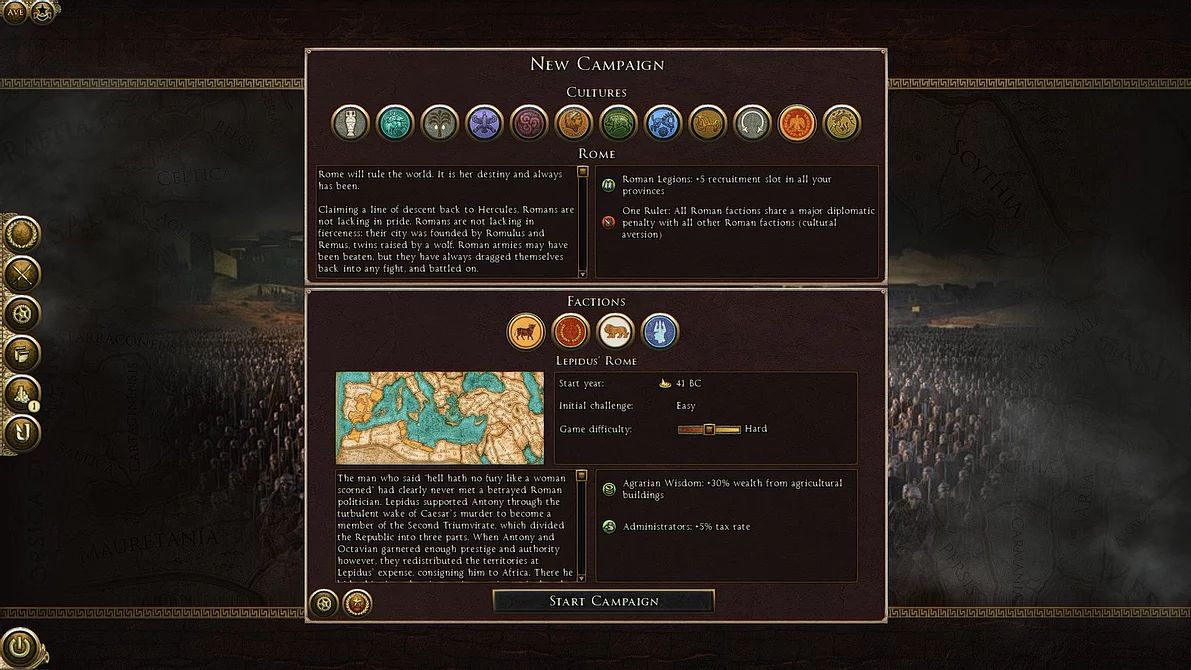Adjust the game difficulty slider
Viewport: 1191px width, 670px height.
pyautogui.click(x=708, y=429)
